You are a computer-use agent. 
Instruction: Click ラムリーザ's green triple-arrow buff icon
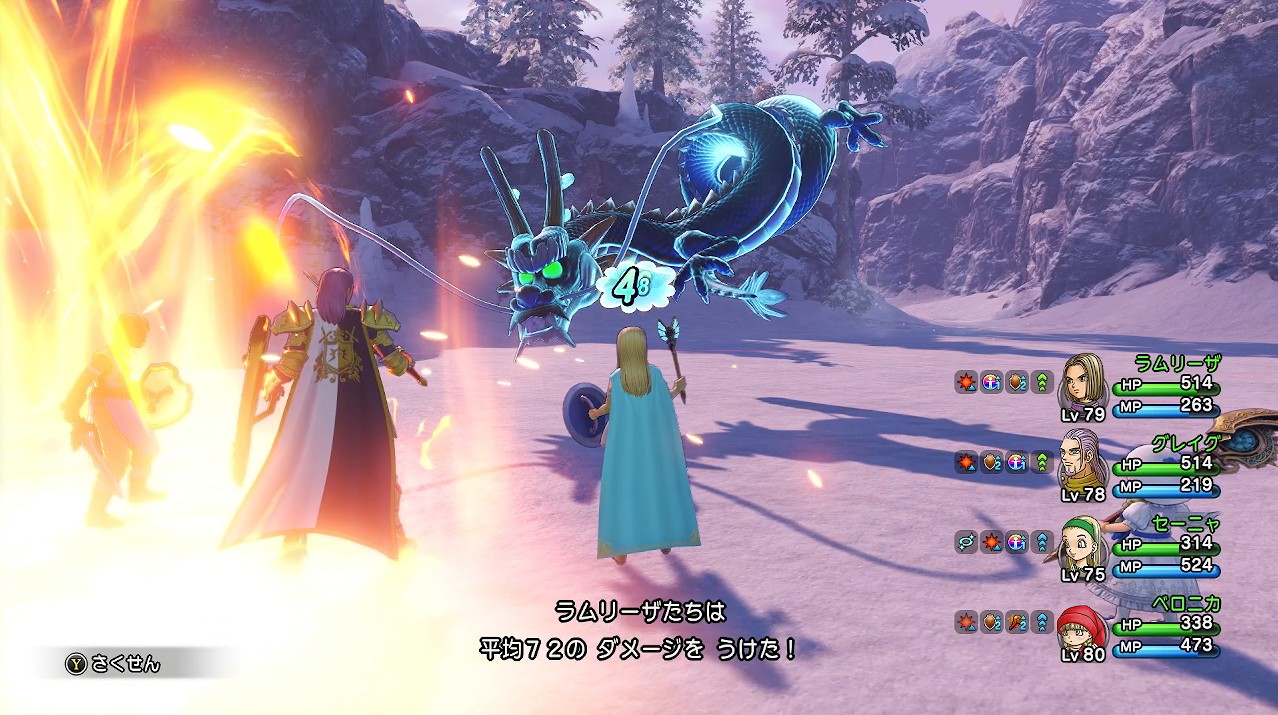point(1043,381)
